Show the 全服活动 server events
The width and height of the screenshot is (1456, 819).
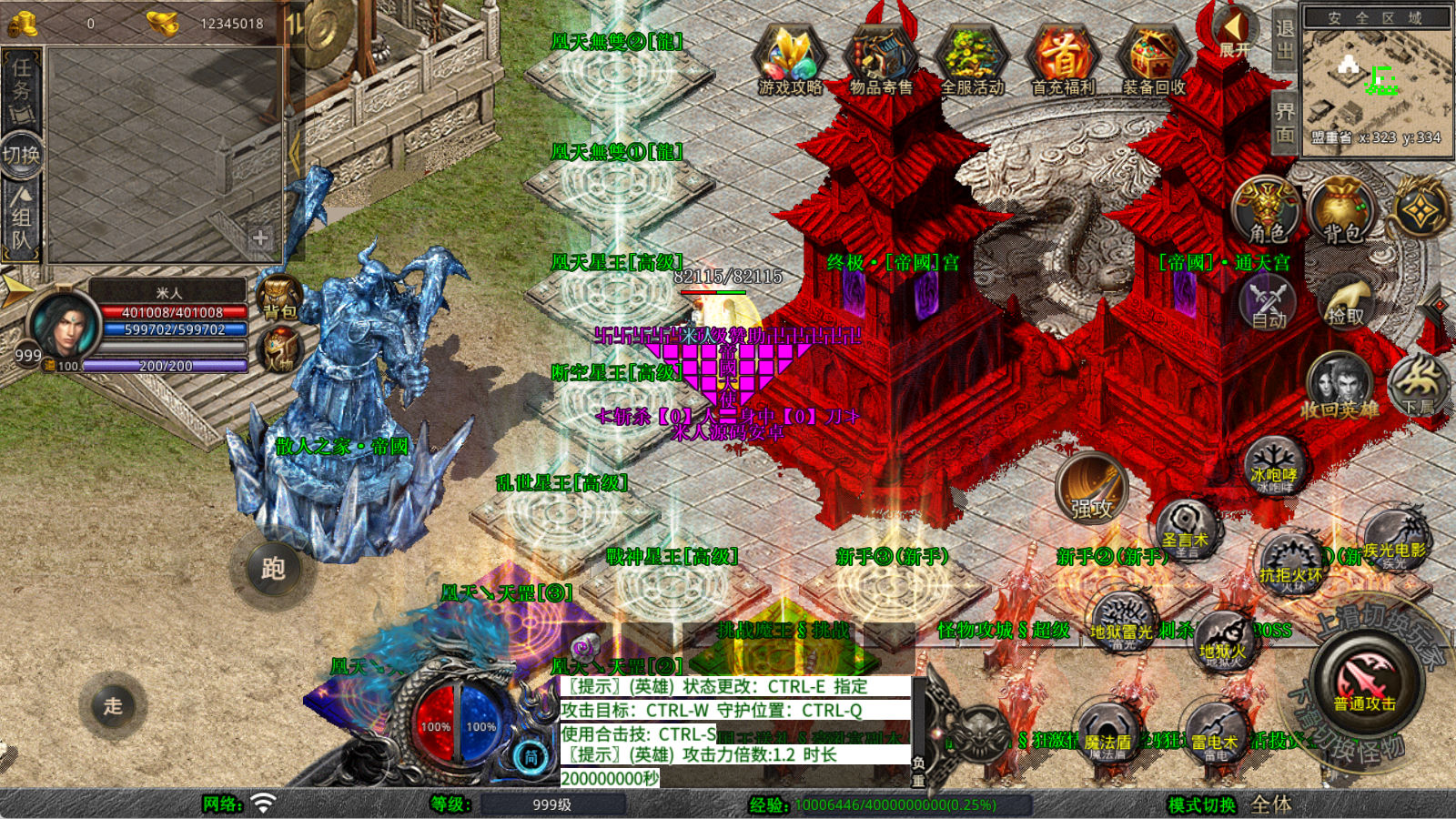(971, 60)
